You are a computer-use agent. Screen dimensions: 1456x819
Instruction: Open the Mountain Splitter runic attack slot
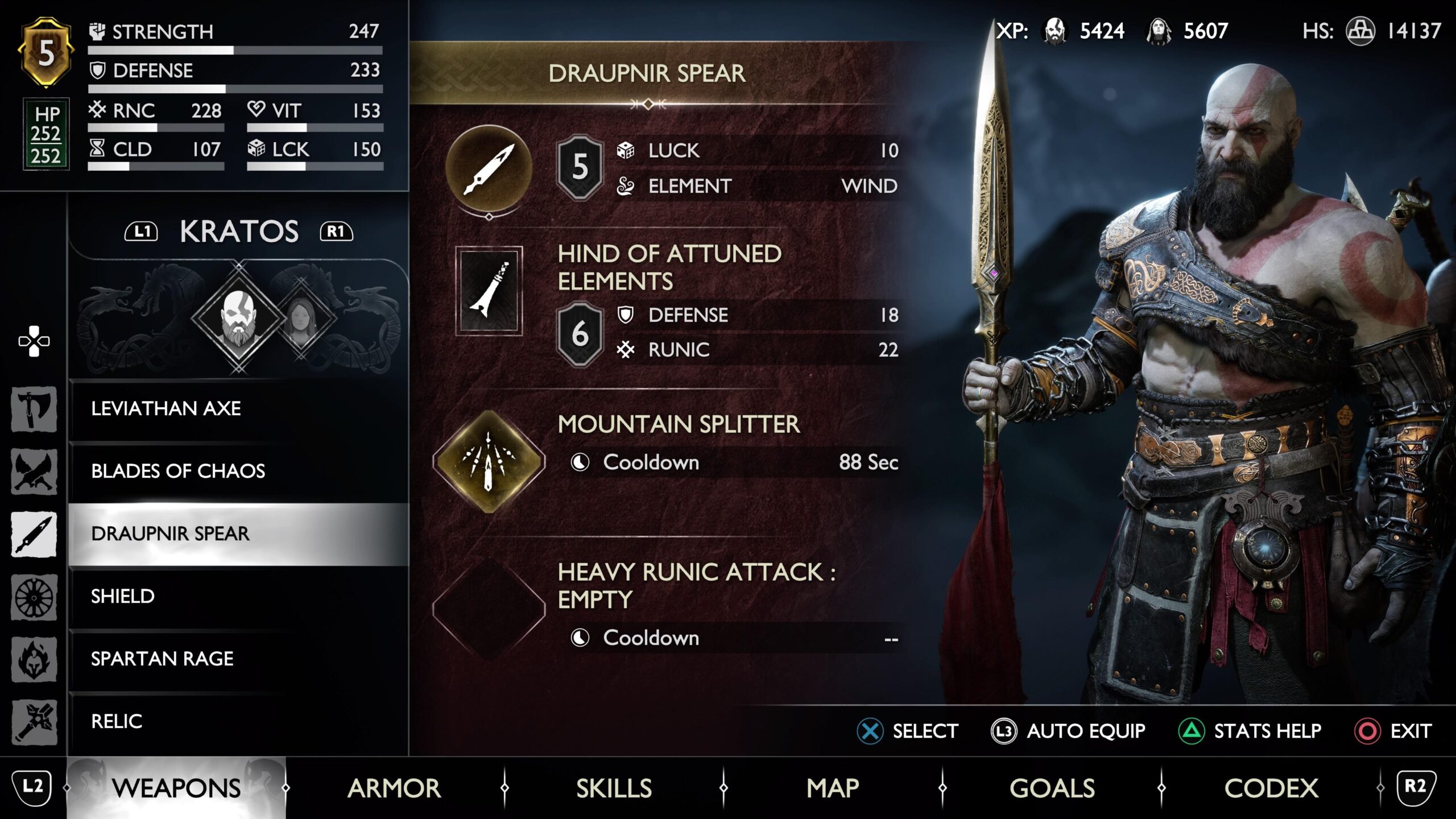coord(489,461)
